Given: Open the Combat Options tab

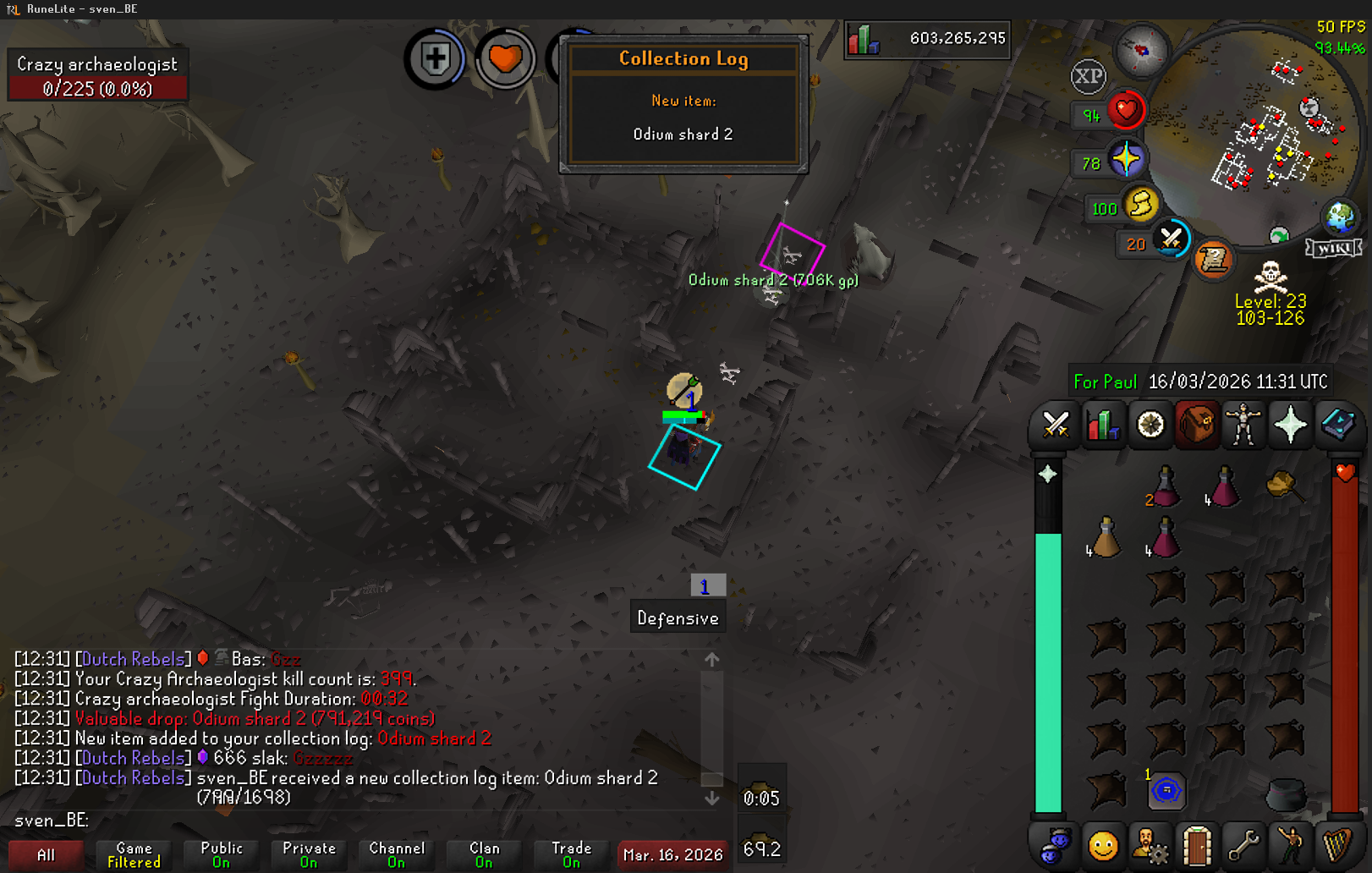Looking at the screenshot, I should (1055, 424).
